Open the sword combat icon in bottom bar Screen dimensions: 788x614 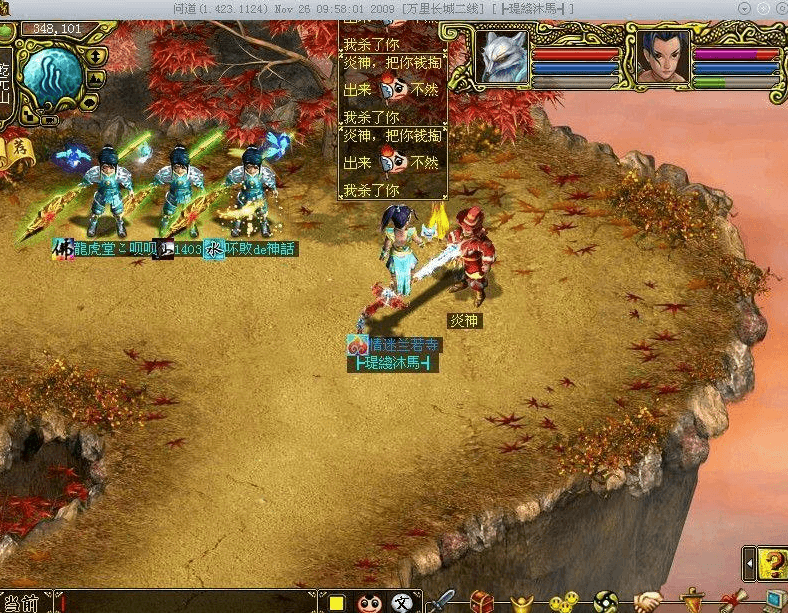(440, 601)
